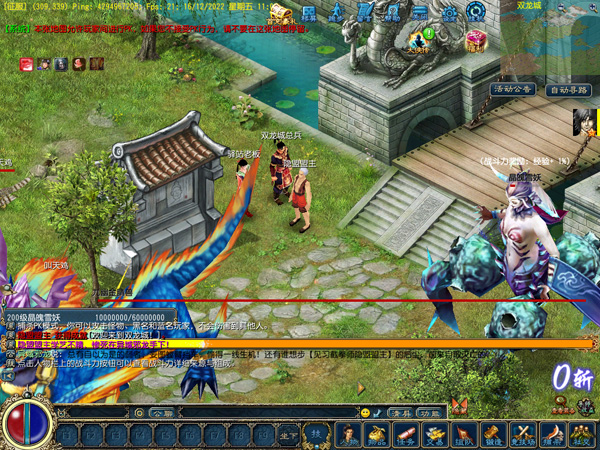Activate 自动寻路 auto-pathfinding
This screenshot has height=450, width=600.
click(568, 89)
